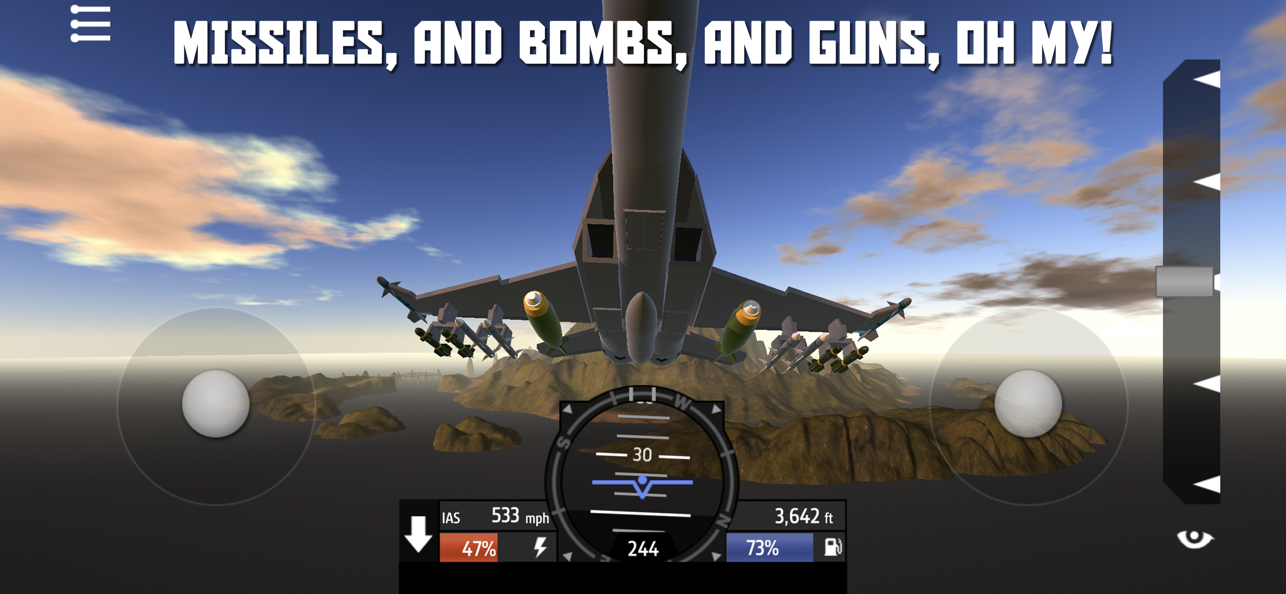Select the lightning bolt power icon
The height and width of the screenshot is (594, 1286).
[x=540, y=548]
